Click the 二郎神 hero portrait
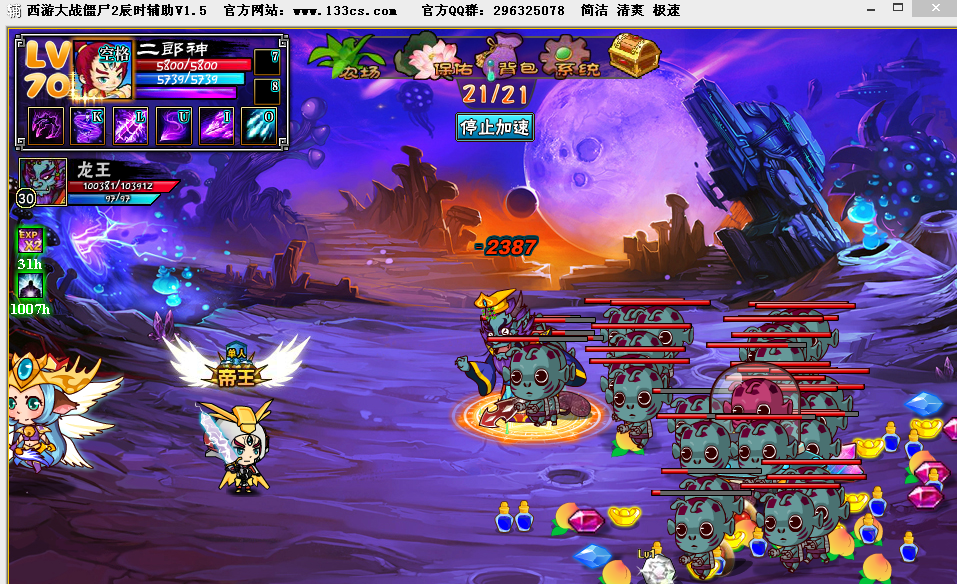The height and width of the screenshot is (584, 957). pyautogui.click(x=103, y=70)
